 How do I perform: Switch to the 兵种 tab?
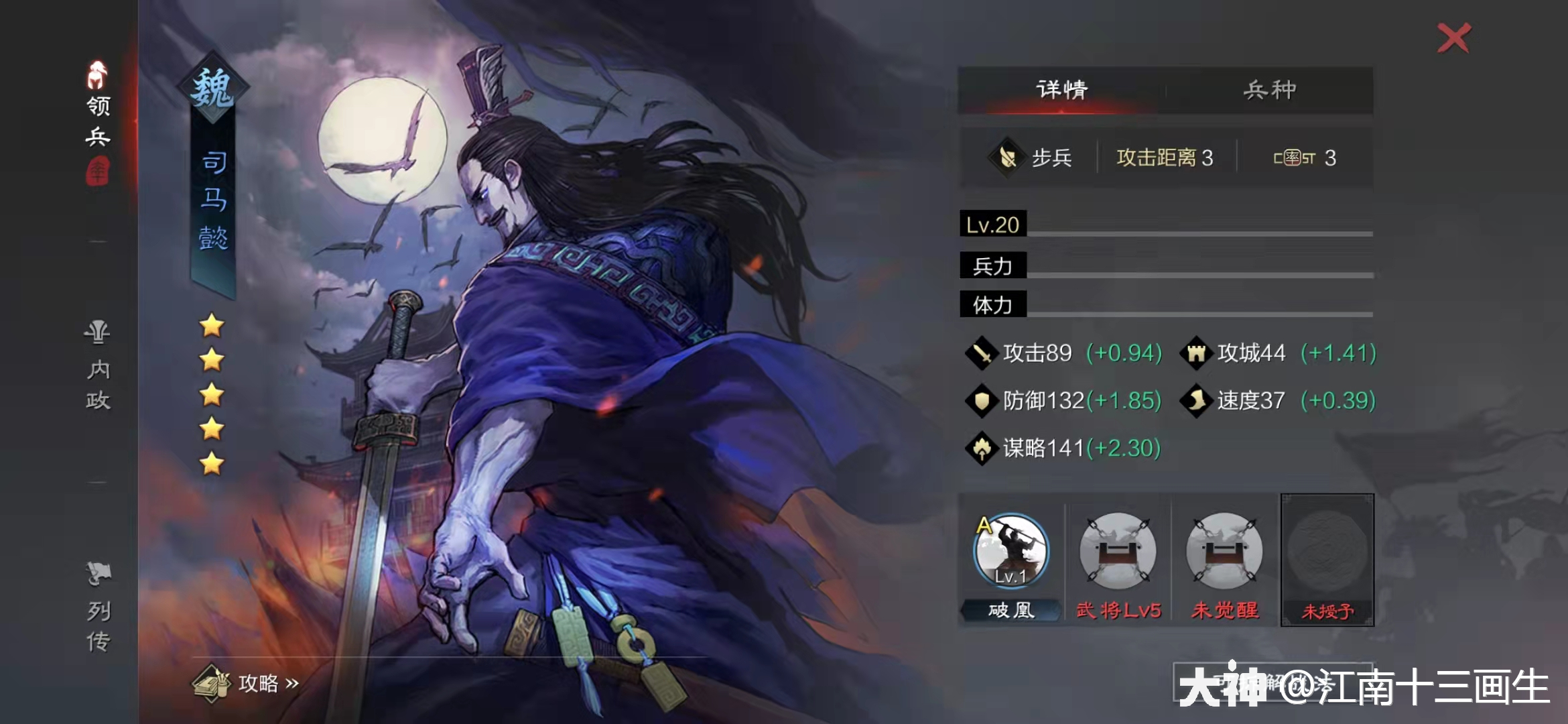(x=1270, y=89)
